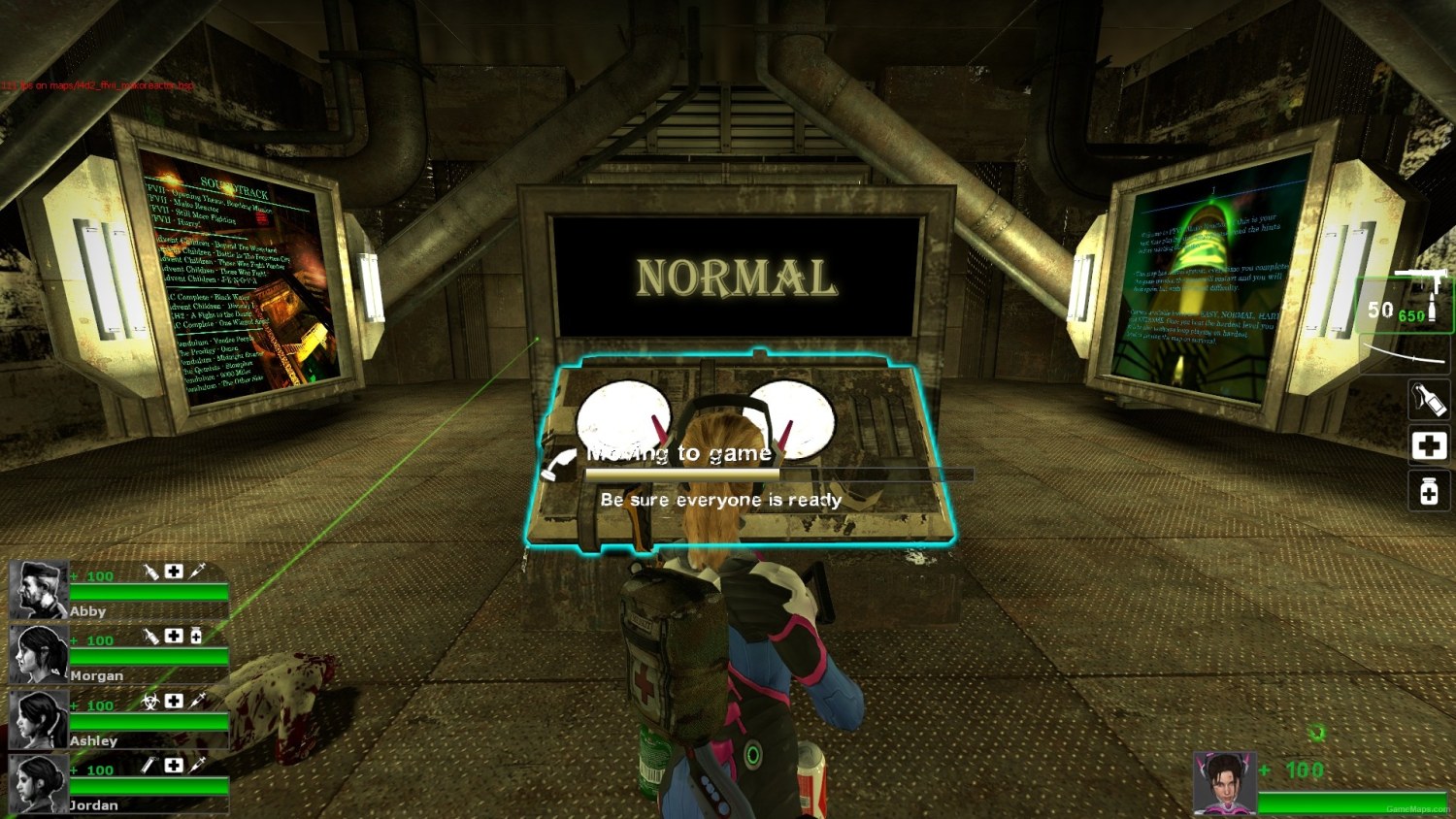Viewport: 1456px width, 819px height.
Task: Click Jordan's pipe bomb item icon
Action: [x=149, y=766]
